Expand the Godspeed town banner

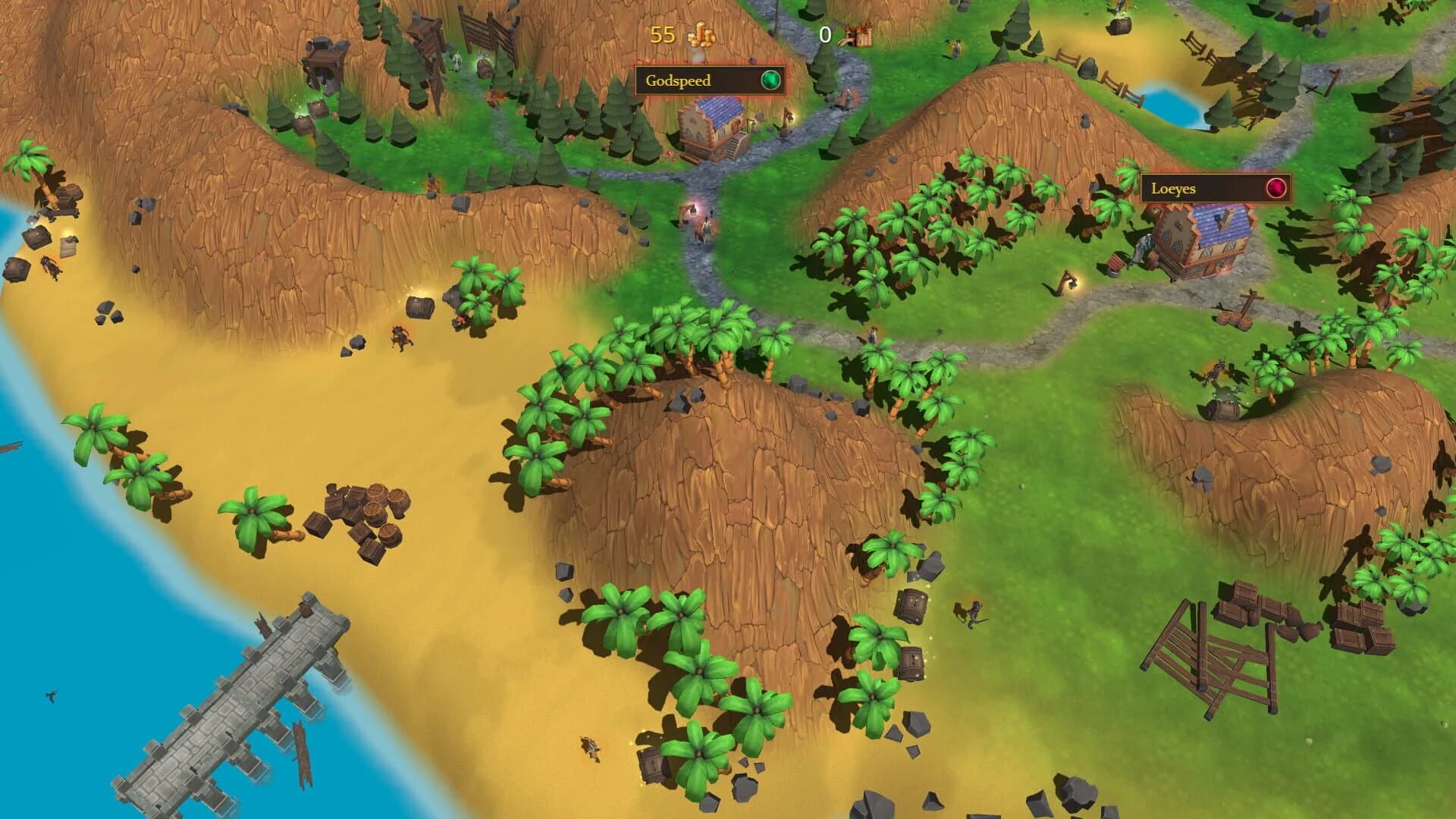(709, 80)
